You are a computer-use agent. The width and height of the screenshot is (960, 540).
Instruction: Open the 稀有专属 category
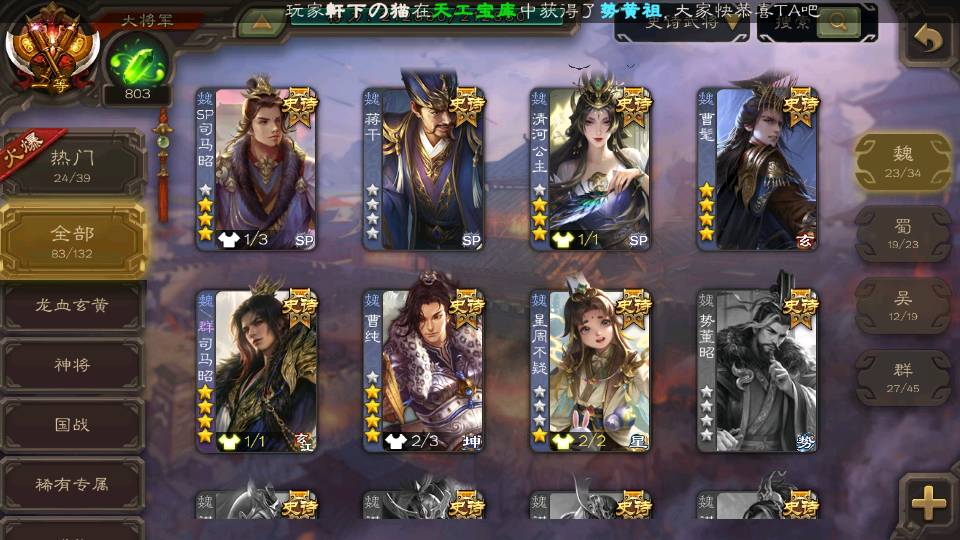[x=72, y=484]
